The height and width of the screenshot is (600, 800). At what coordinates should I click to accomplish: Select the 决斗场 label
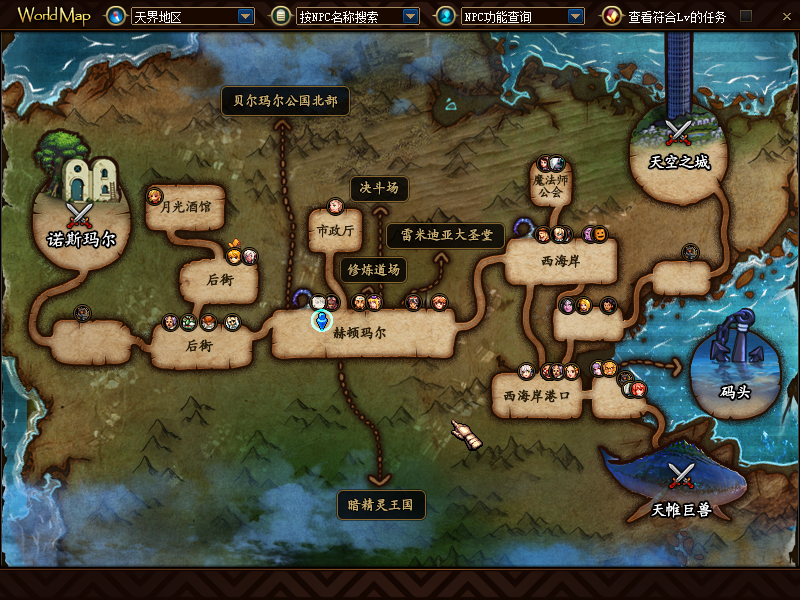click(379, 188)
